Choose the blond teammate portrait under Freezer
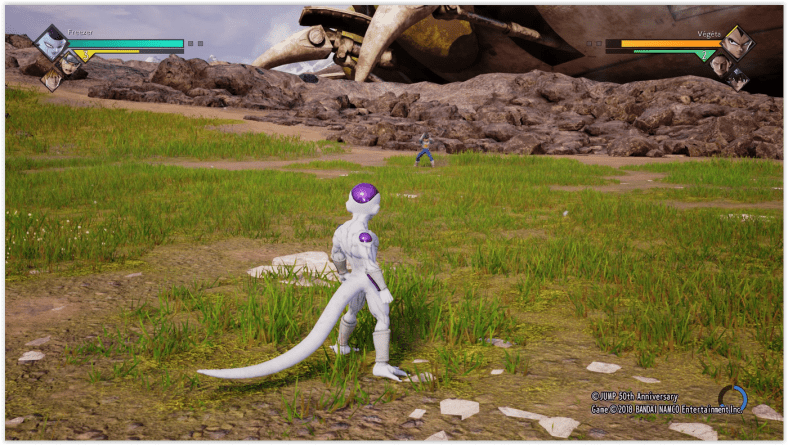The width and height of the screenshot is (788, 445). 51,80
